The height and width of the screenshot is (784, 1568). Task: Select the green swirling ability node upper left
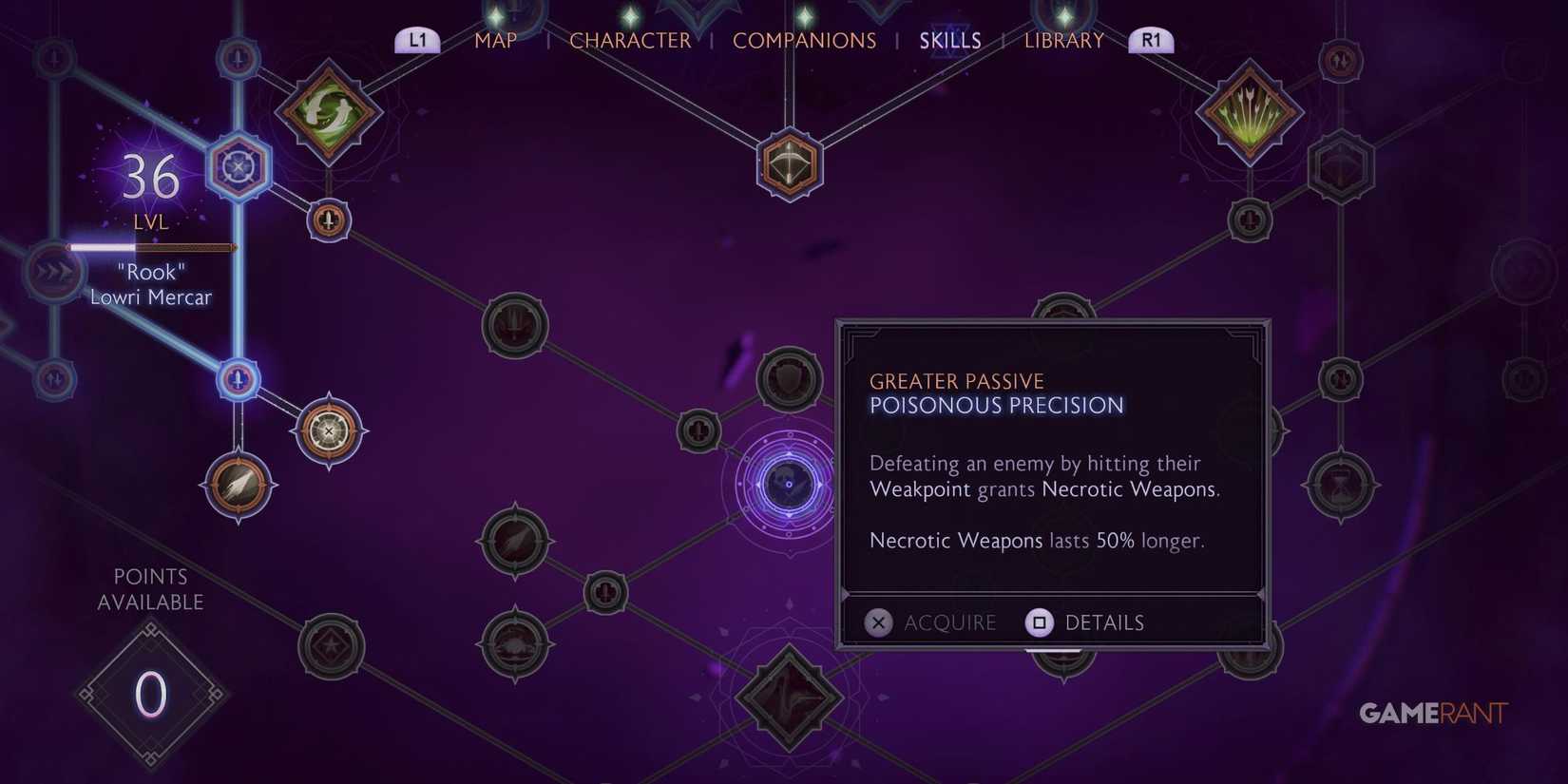pyautogui.click(x=328, y=109)
